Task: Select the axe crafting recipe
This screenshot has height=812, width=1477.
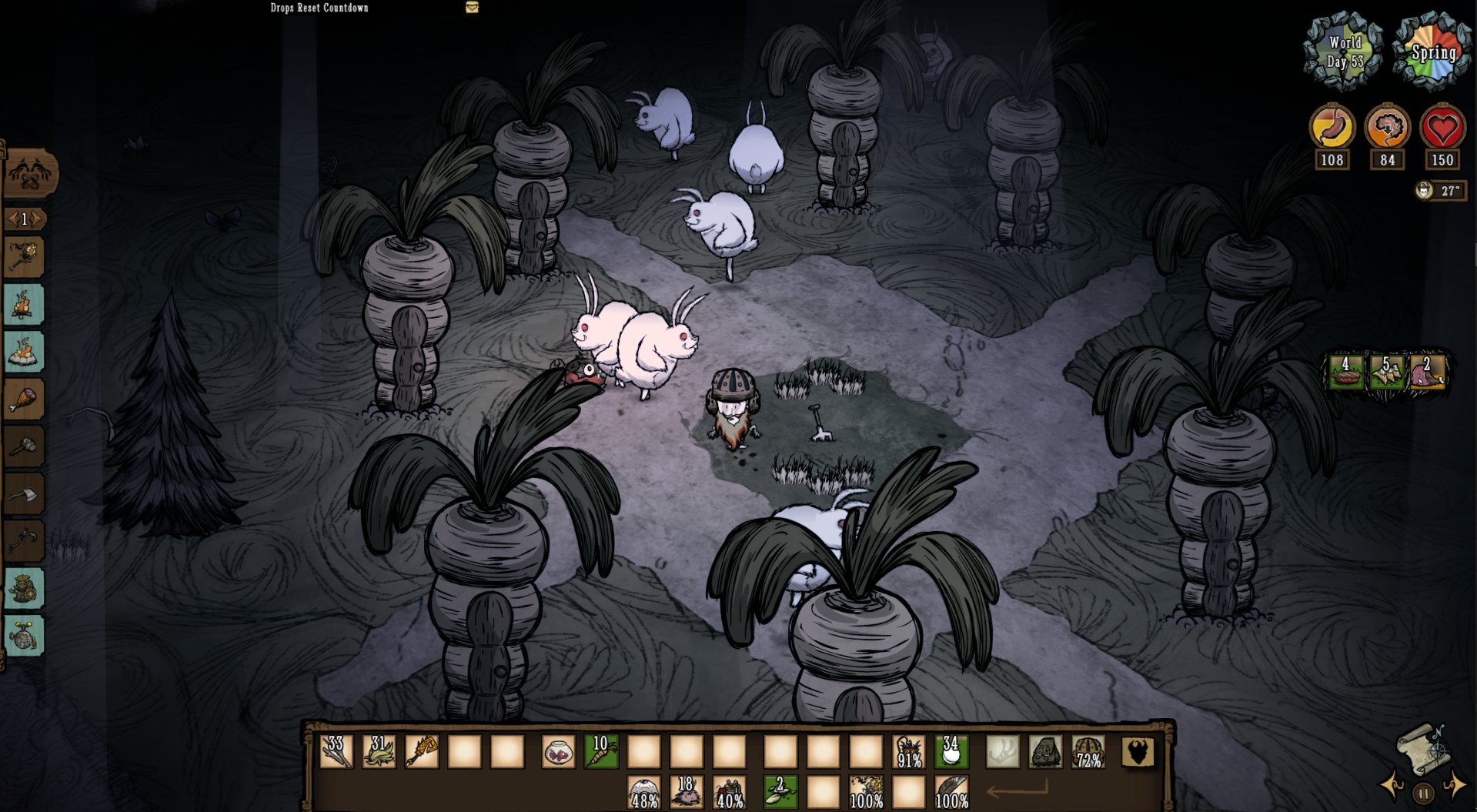Action: [24, 494]
